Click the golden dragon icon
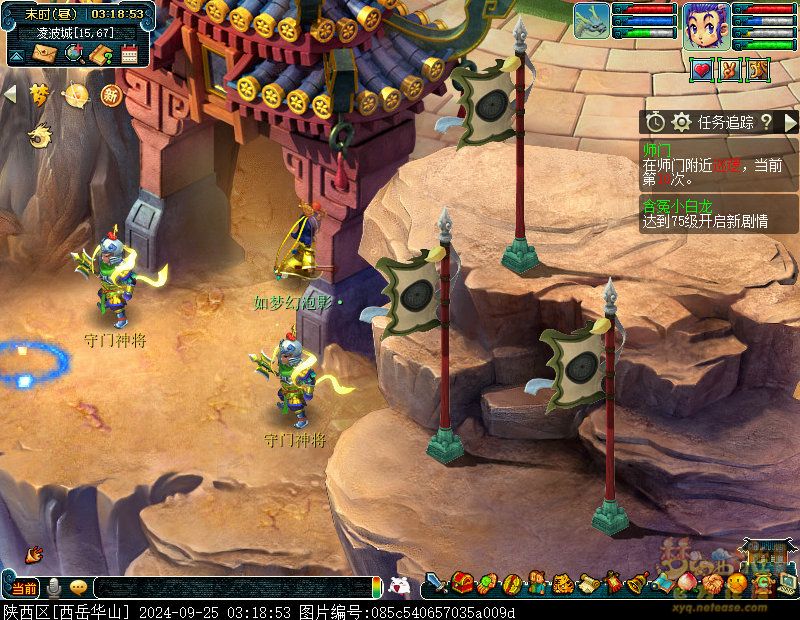 [40, 132]
